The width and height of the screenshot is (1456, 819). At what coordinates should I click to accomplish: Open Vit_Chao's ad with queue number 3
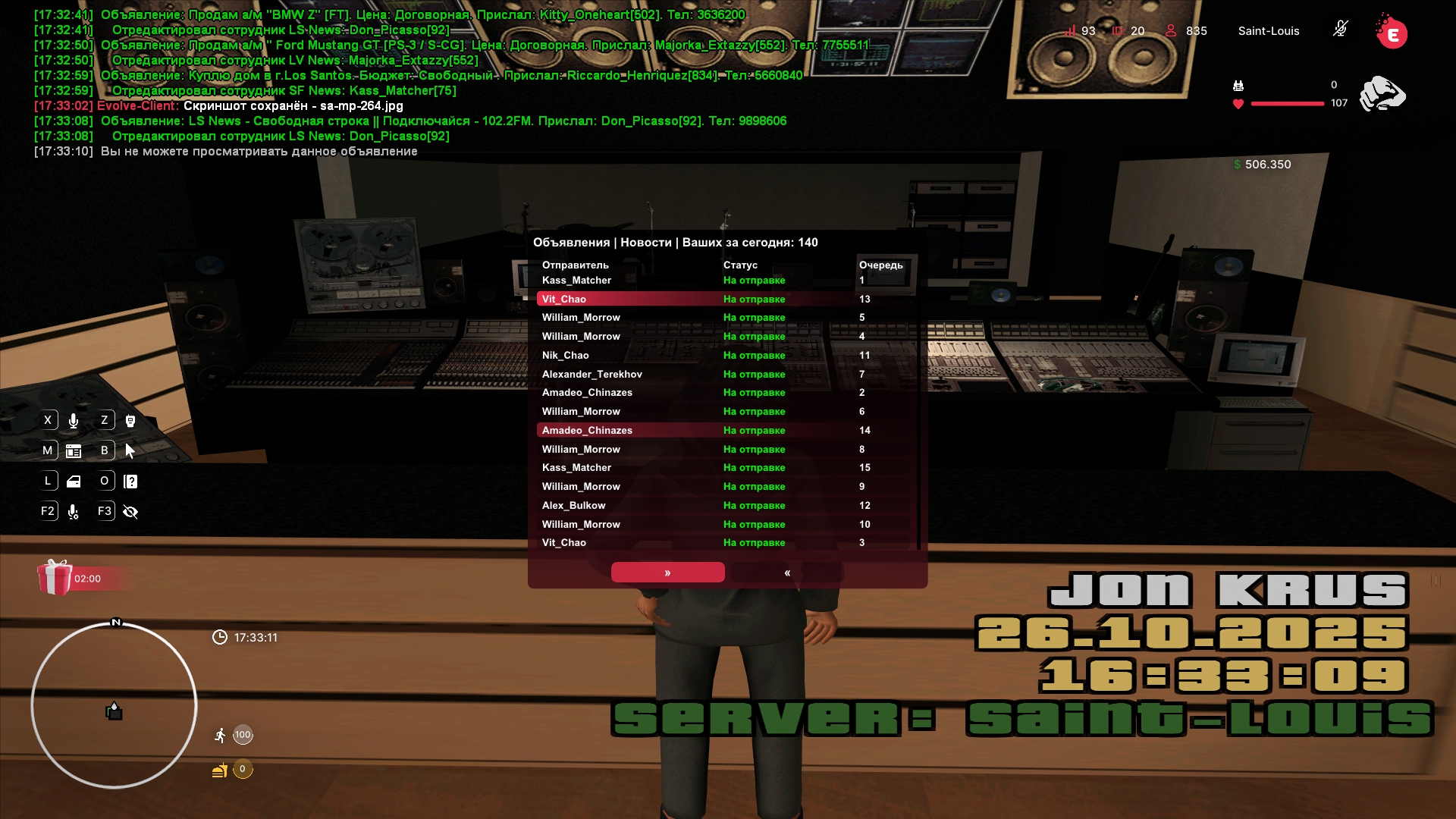point(726,543)
